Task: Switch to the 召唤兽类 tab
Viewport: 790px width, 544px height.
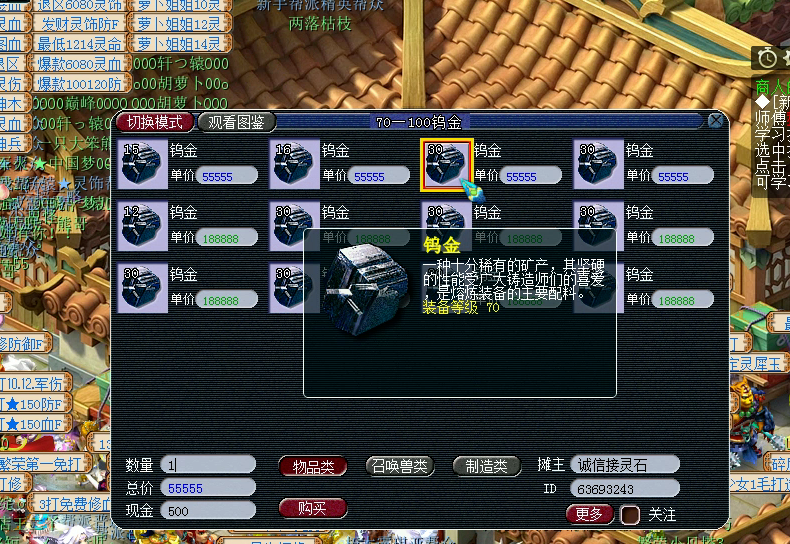Action: click(400, 465)
